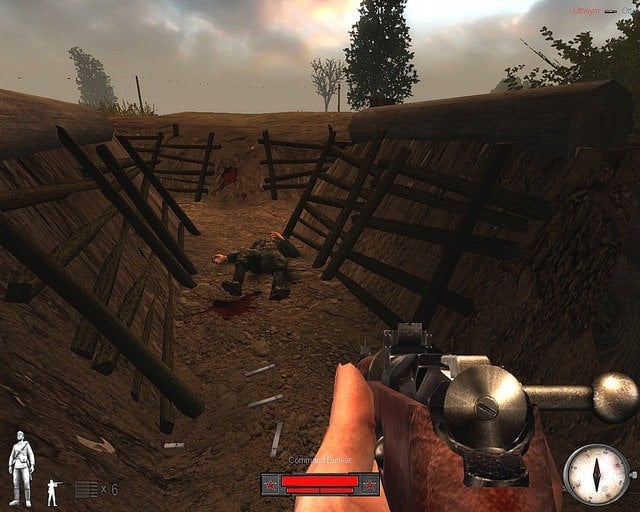
Task: Select the Command Bunker objective tracker
Action: [320, 484]
